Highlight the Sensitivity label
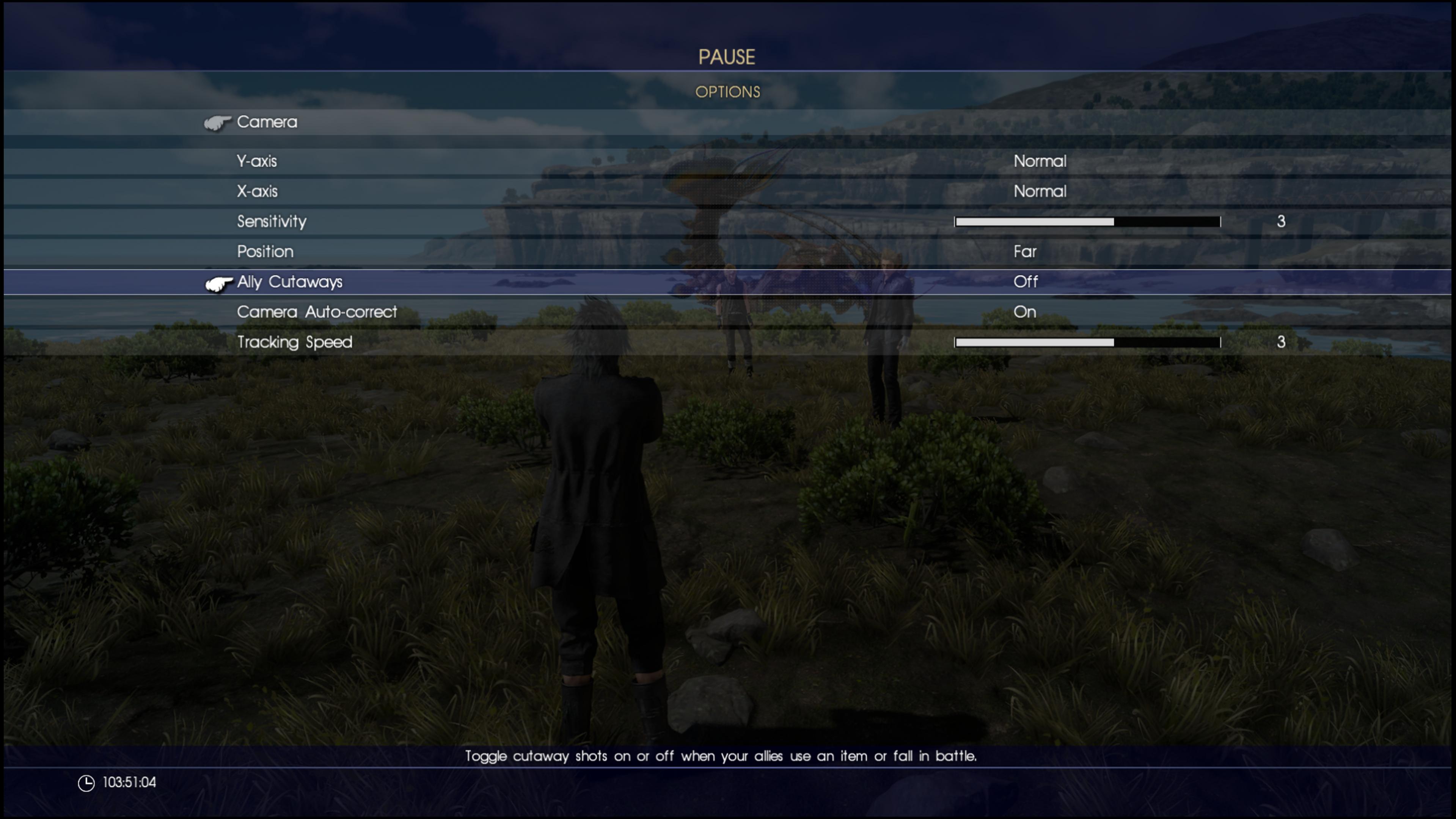 (x=271, y=222)
